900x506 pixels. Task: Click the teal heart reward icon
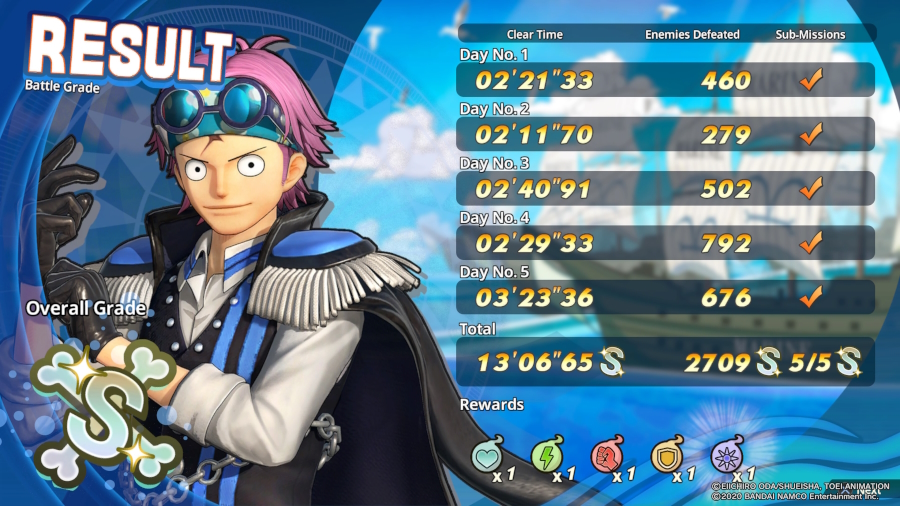tap(487, 455)
